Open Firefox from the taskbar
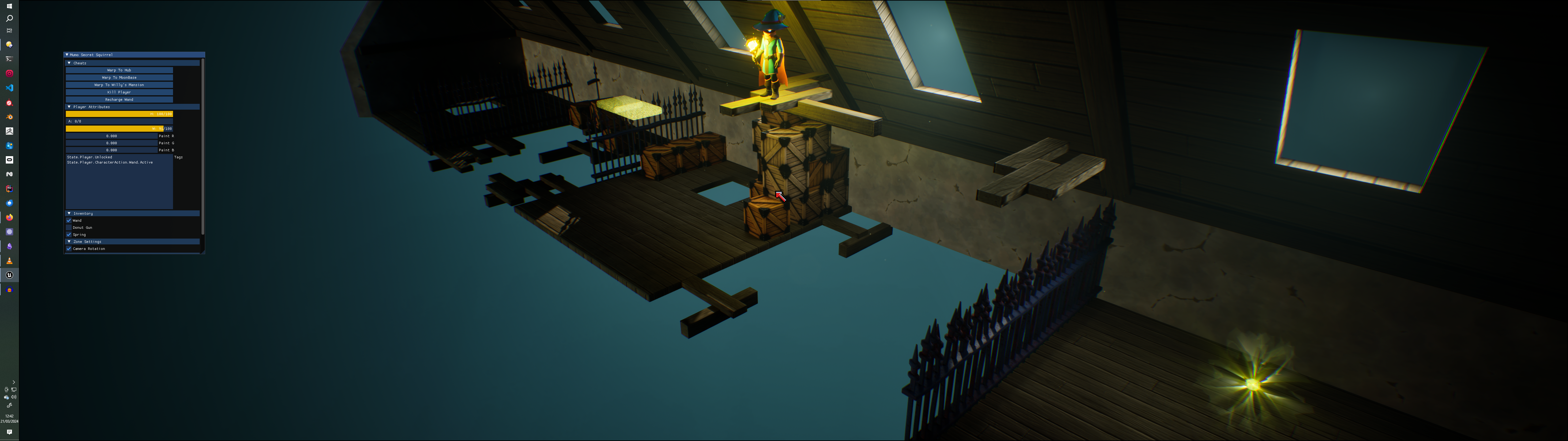The width and height of the screenshot is (1568, 441). click(9, 217)
